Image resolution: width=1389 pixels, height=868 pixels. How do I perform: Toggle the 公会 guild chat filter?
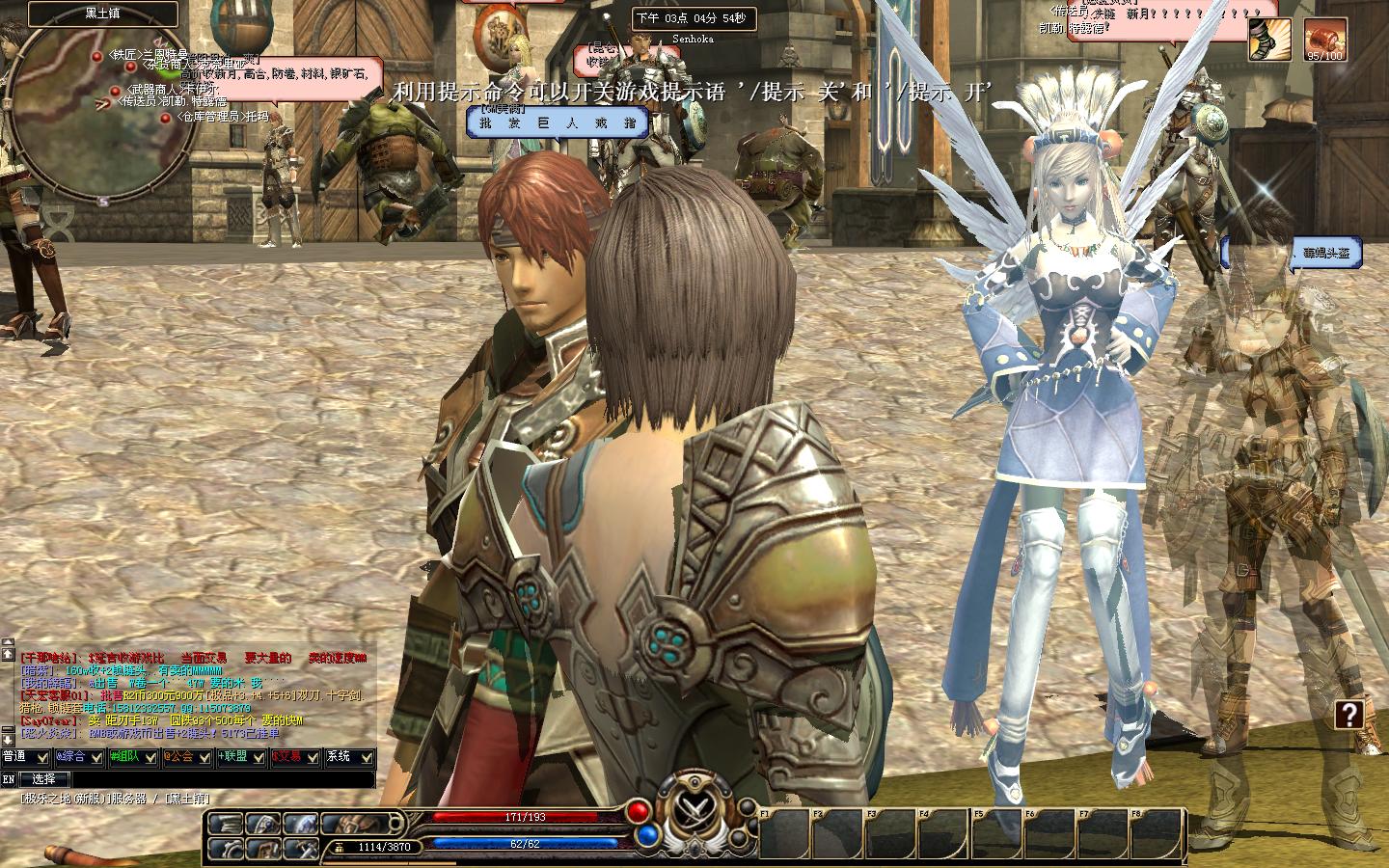point(187,757)
